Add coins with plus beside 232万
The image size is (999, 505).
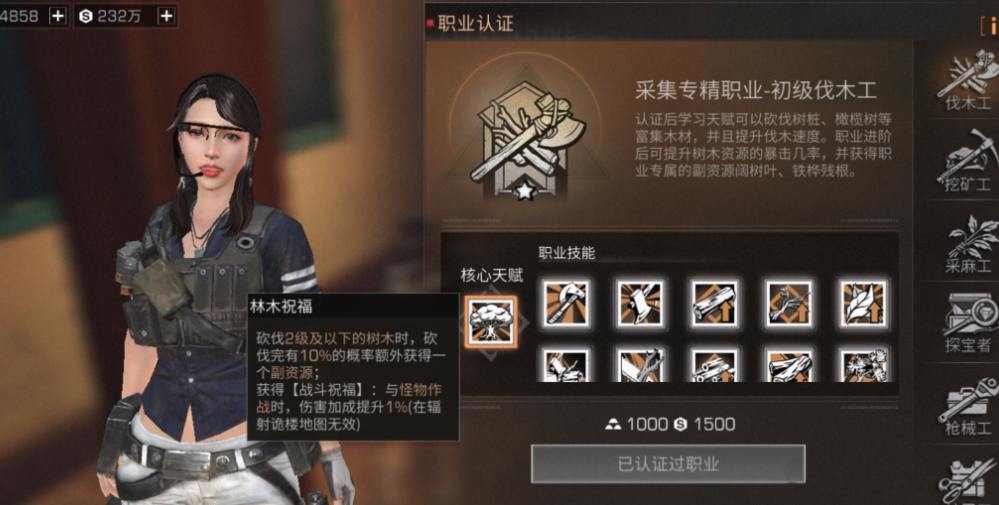click(166, 15)
